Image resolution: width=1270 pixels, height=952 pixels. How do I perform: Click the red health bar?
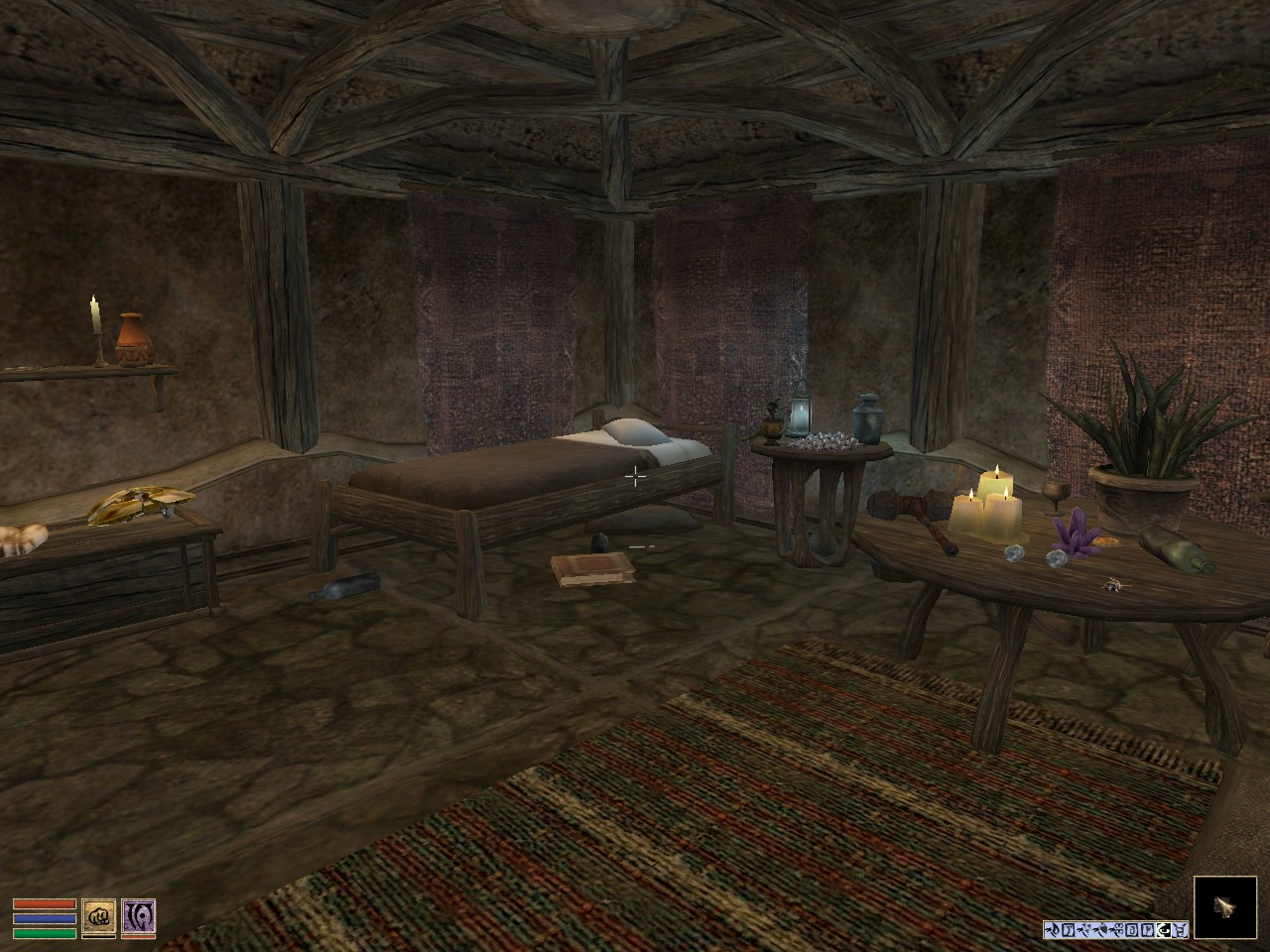[44, 903]
